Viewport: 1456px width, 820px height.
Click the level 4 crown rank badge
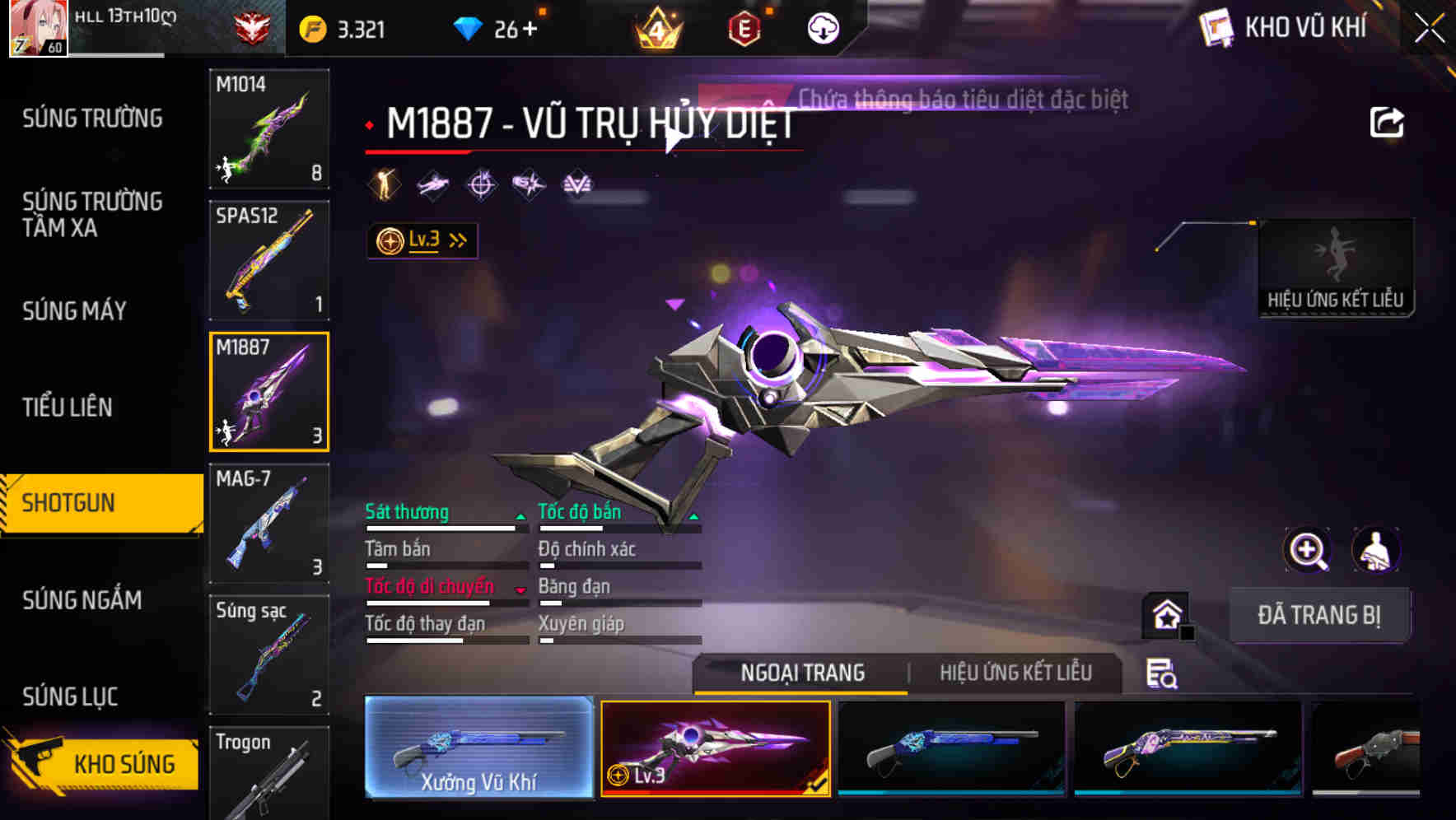[656, 27]
